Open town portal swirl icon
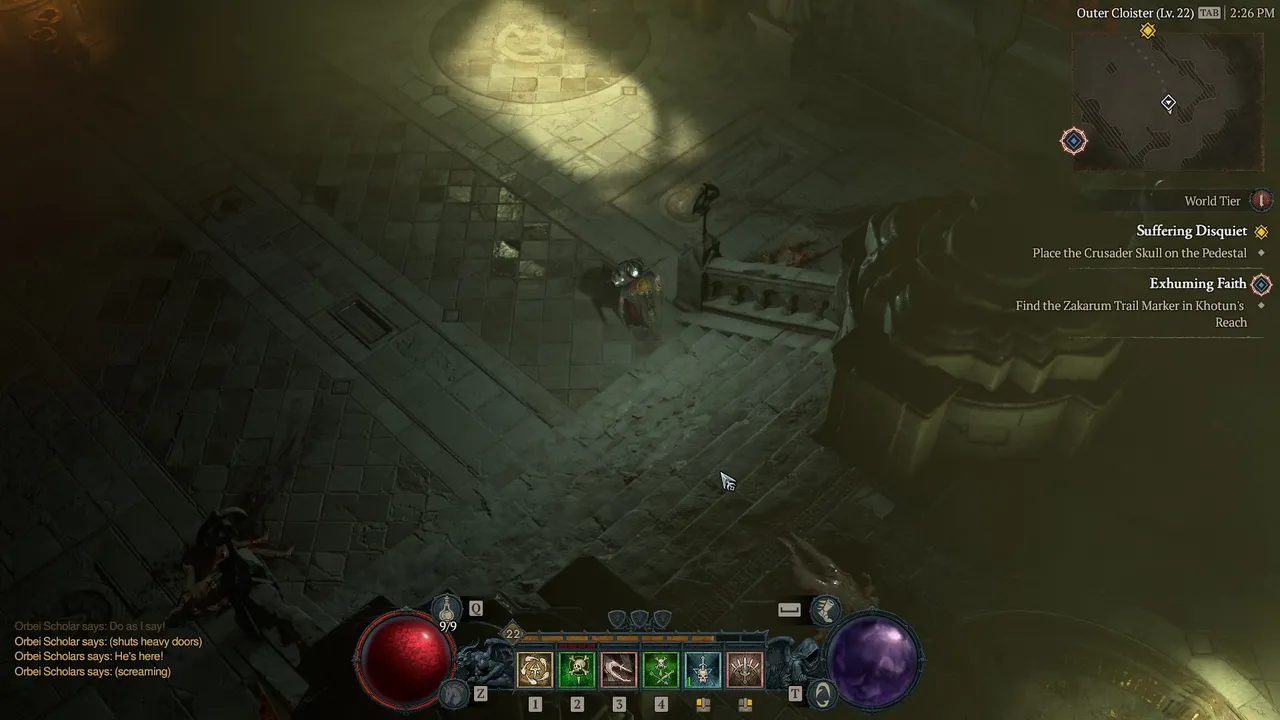 822,692
